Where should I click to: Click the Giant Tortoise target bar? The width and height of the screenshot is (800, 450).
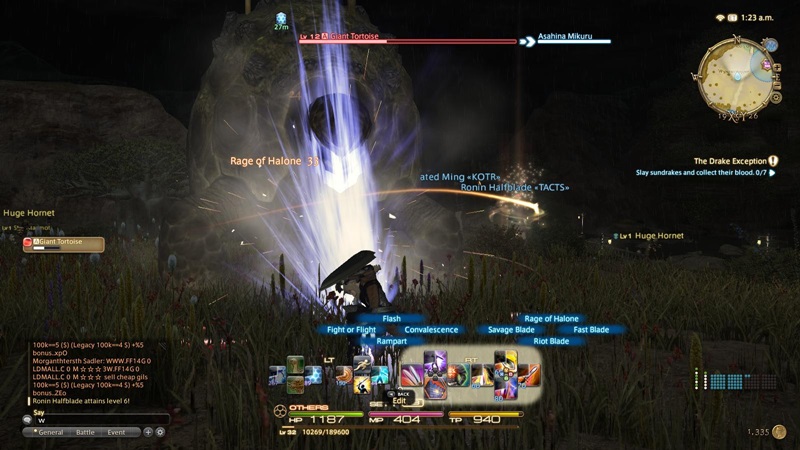405,41
